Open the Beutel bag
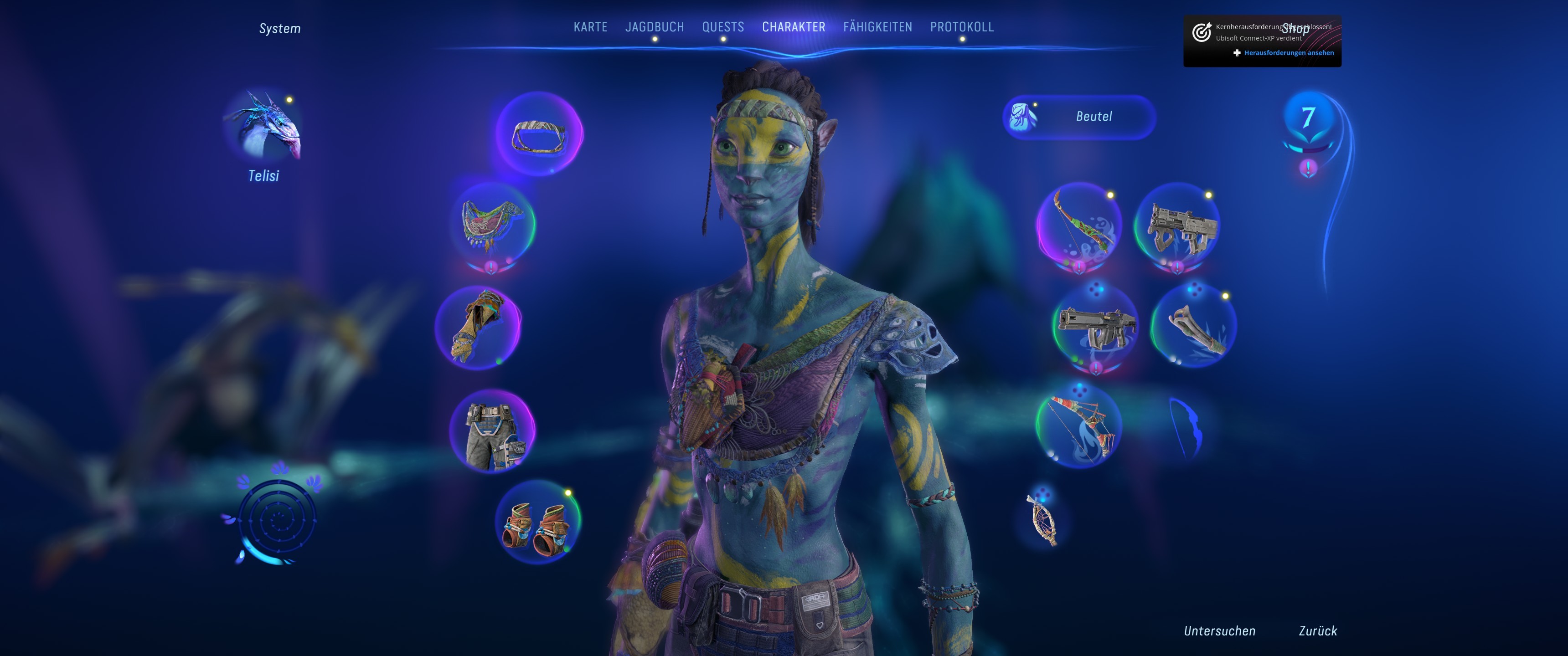 pos(1078,117)
